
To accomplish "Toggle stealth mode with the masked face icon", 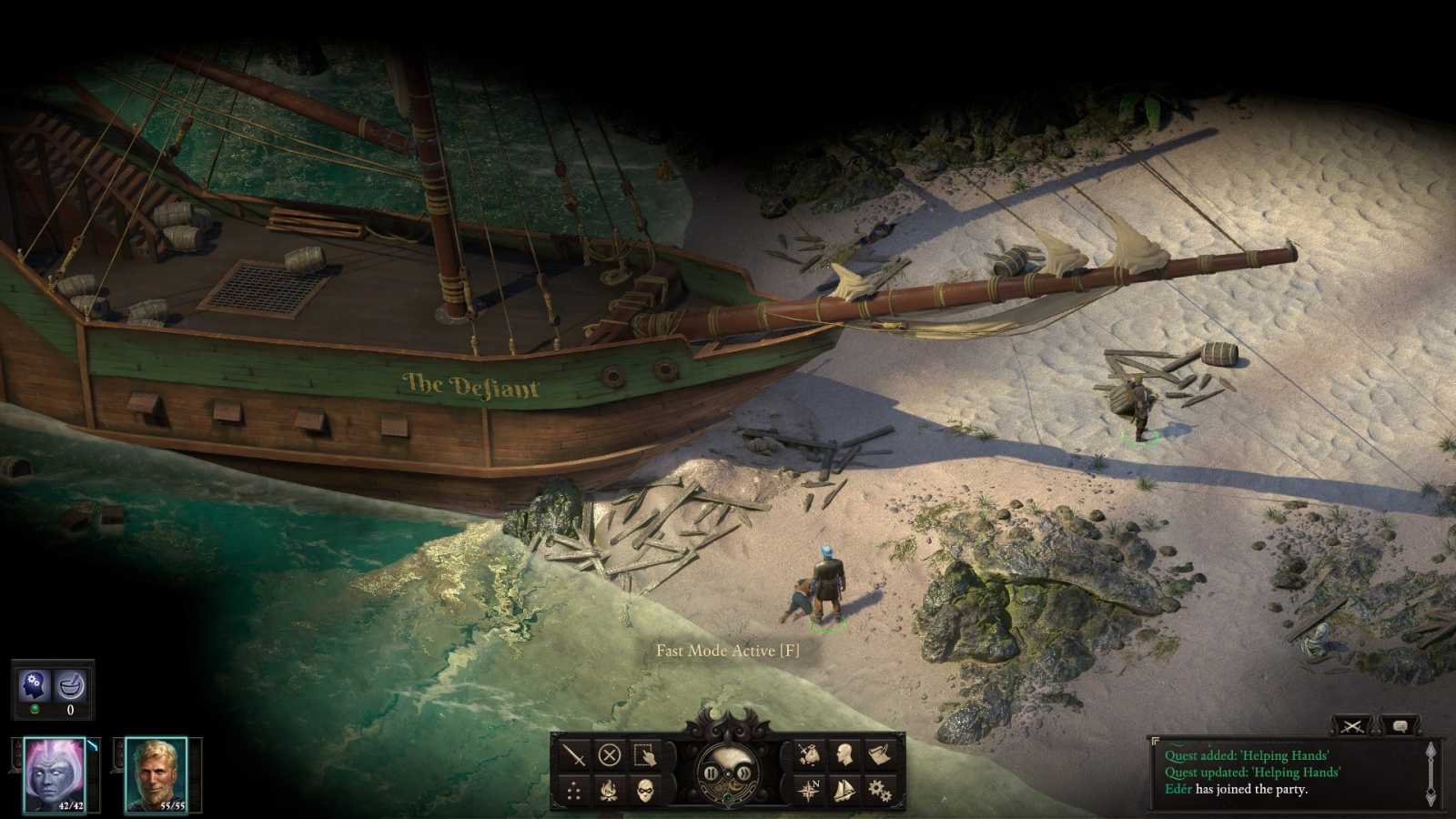I will click(644, 790).
